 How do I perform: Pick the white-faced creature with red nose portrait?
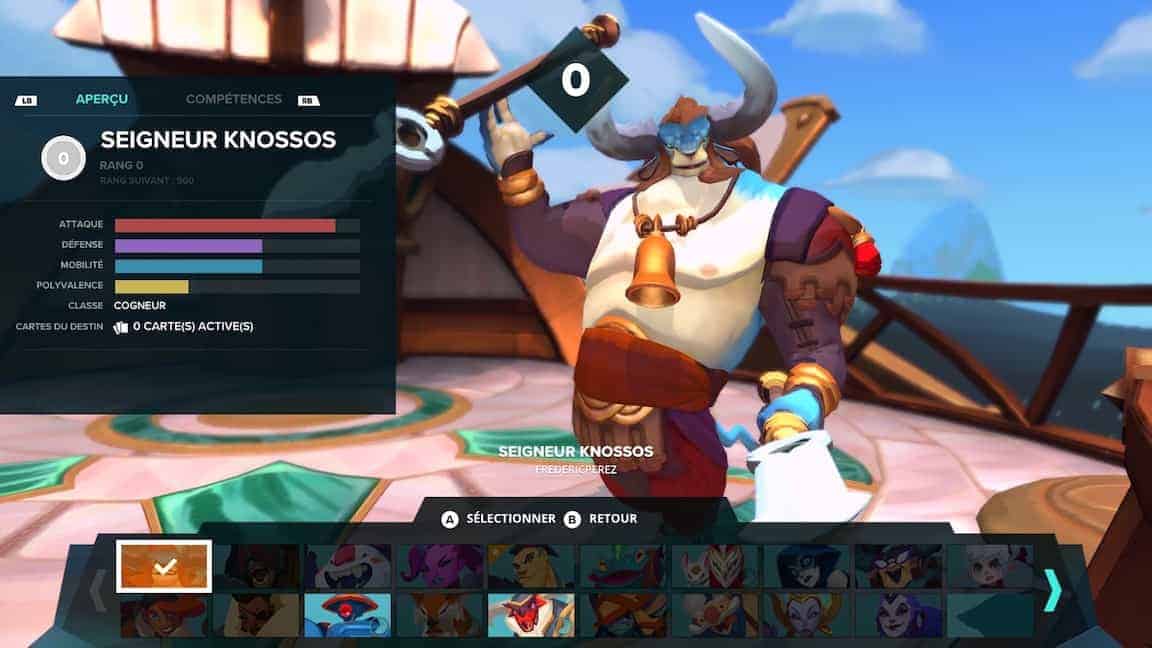348,566
